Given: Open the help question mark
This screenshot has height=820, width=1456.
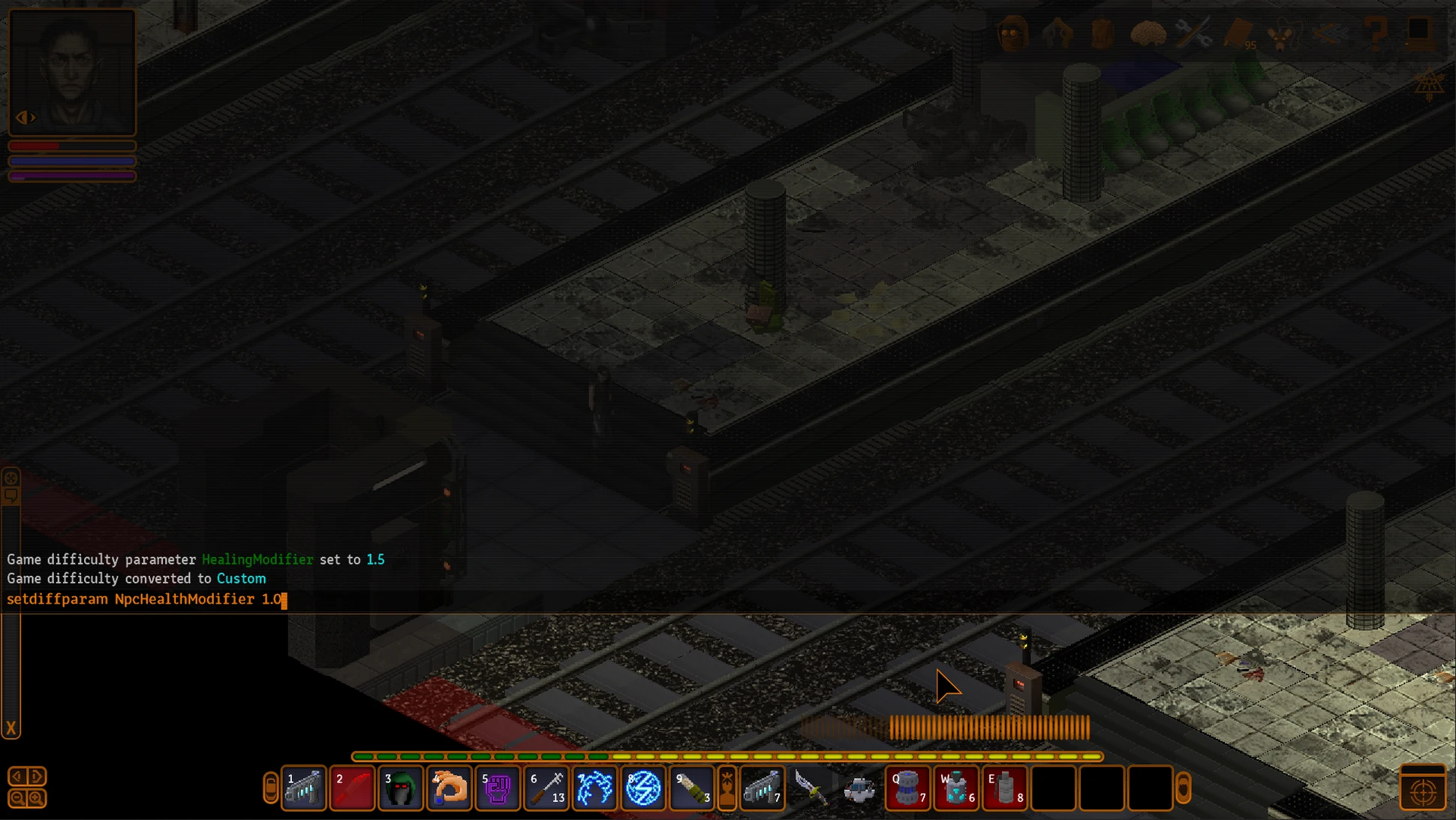Looking at the screenshot, I should (1375, 33).
